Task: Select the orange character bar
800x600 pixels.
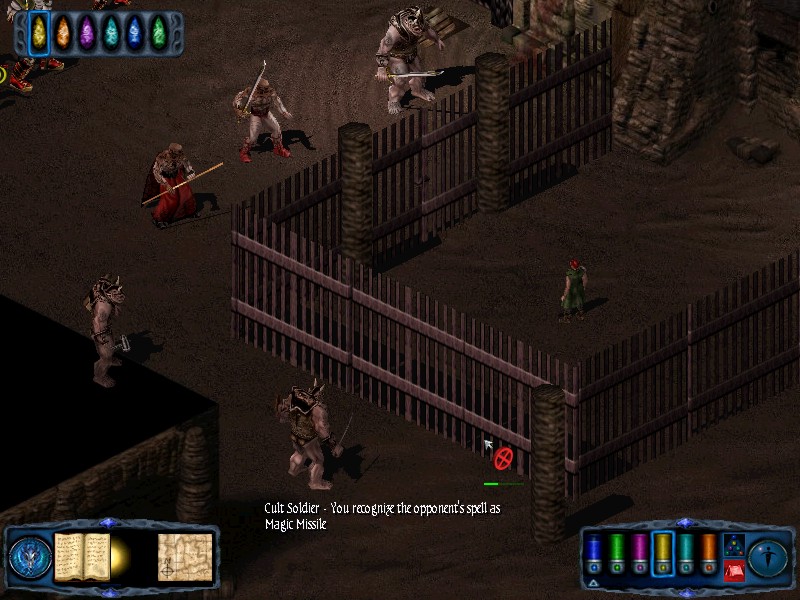Action: pyautogui.click(x=709, y=553)
